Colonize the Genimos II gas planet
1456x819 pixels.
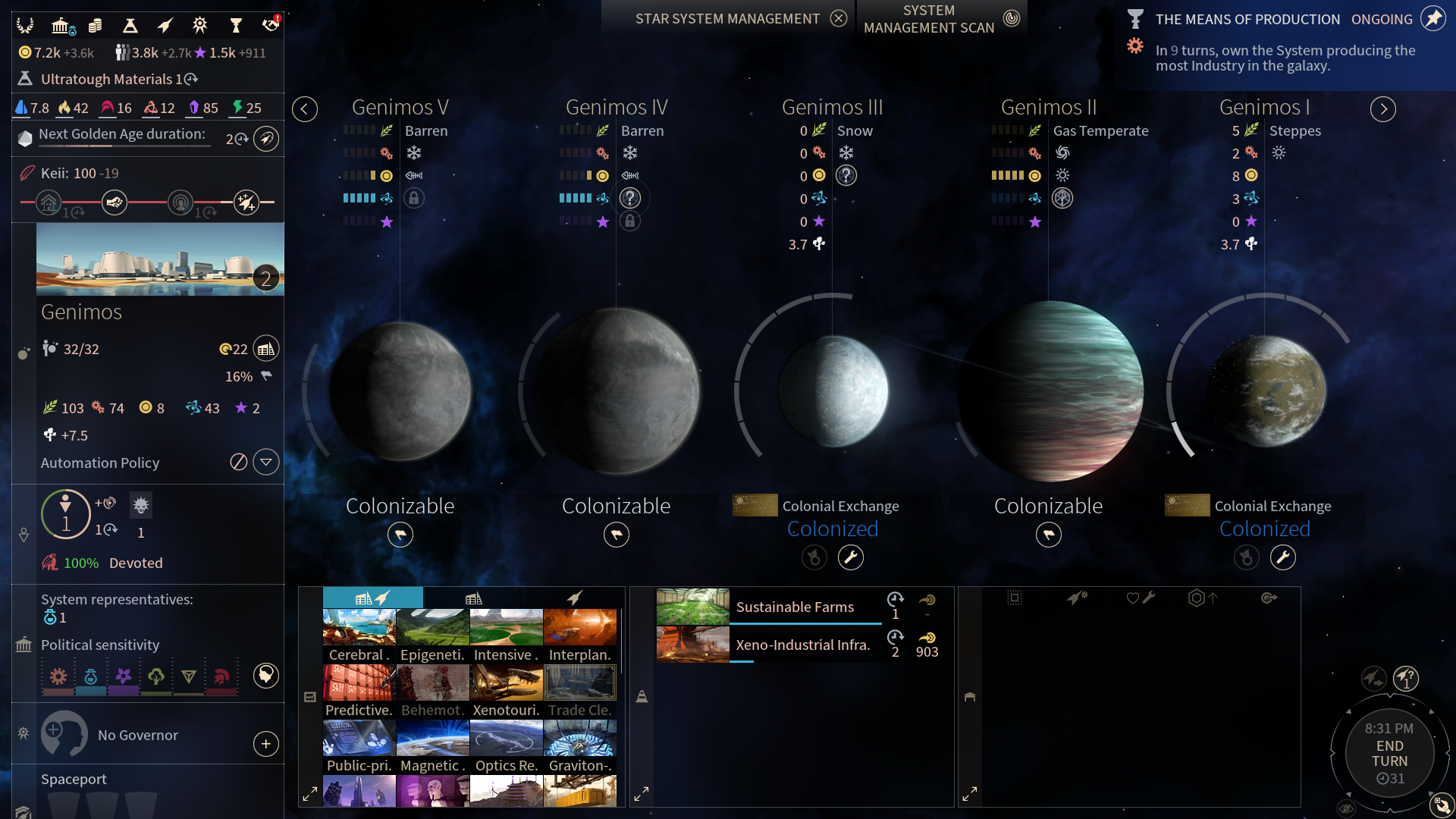[x=1049, y=535]
